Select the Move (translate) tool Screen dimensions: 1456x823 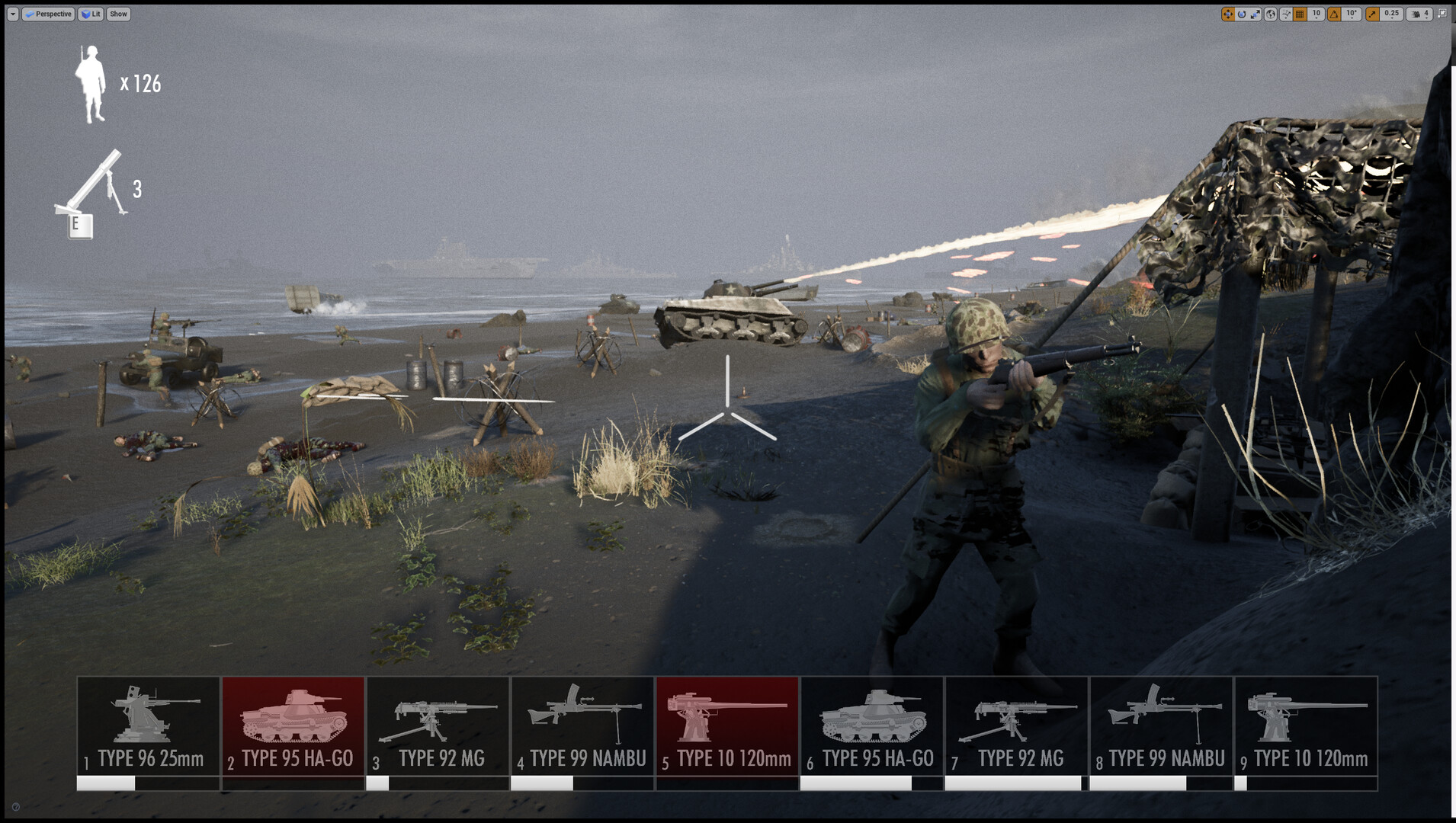tap(1228, 14)
